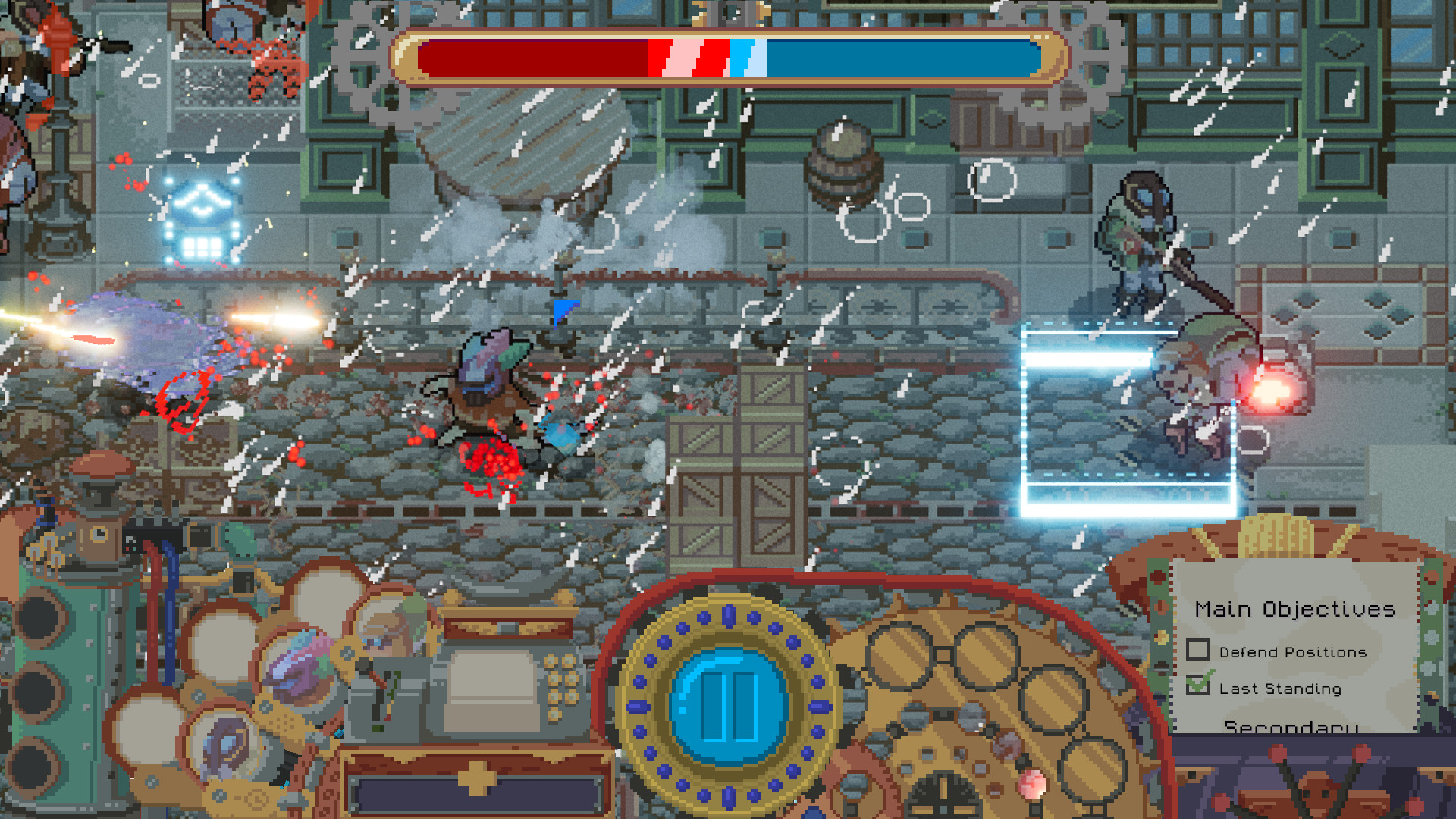Open the Main Objectives panel header
Screen dimensions: 1456x819
(1295, 609)
